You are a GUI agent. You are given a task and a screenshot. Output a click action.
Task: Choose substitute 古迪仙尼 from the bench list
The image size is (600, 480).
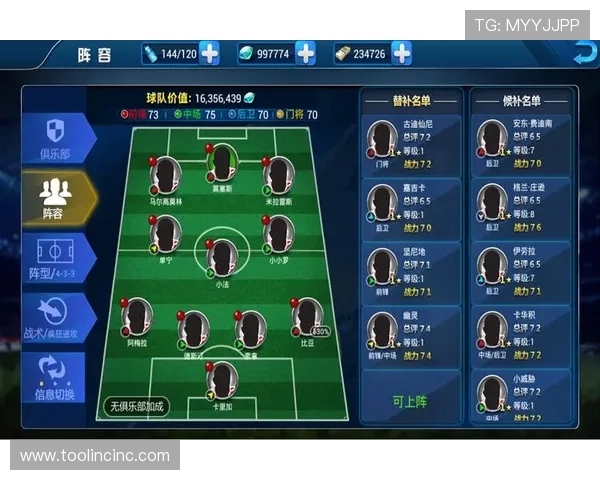(411, 144)
